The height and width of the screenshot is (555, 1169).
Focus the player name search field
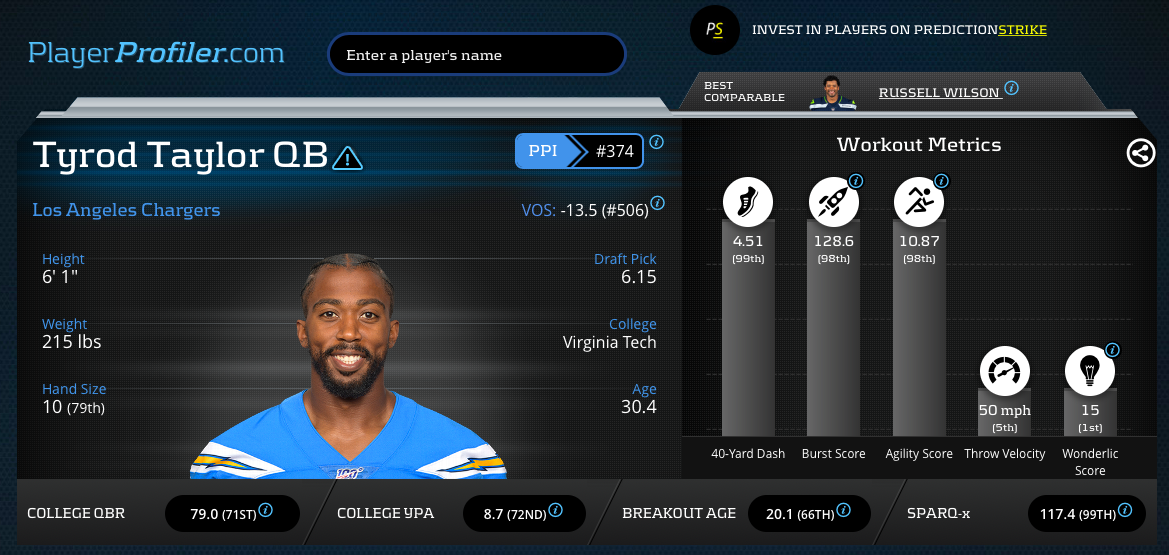476,55
